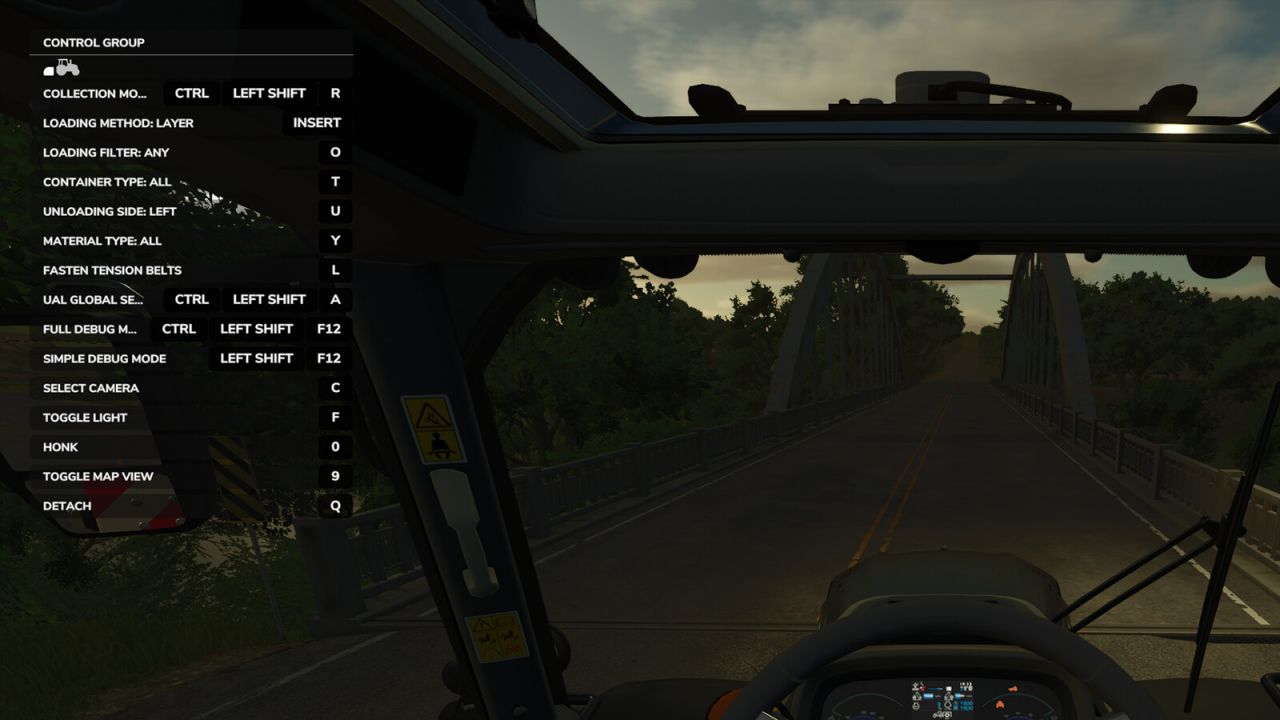Screen dimensions: 1280x720
Task: Choose Toggle Map View entry
Action: coord(97,476)
